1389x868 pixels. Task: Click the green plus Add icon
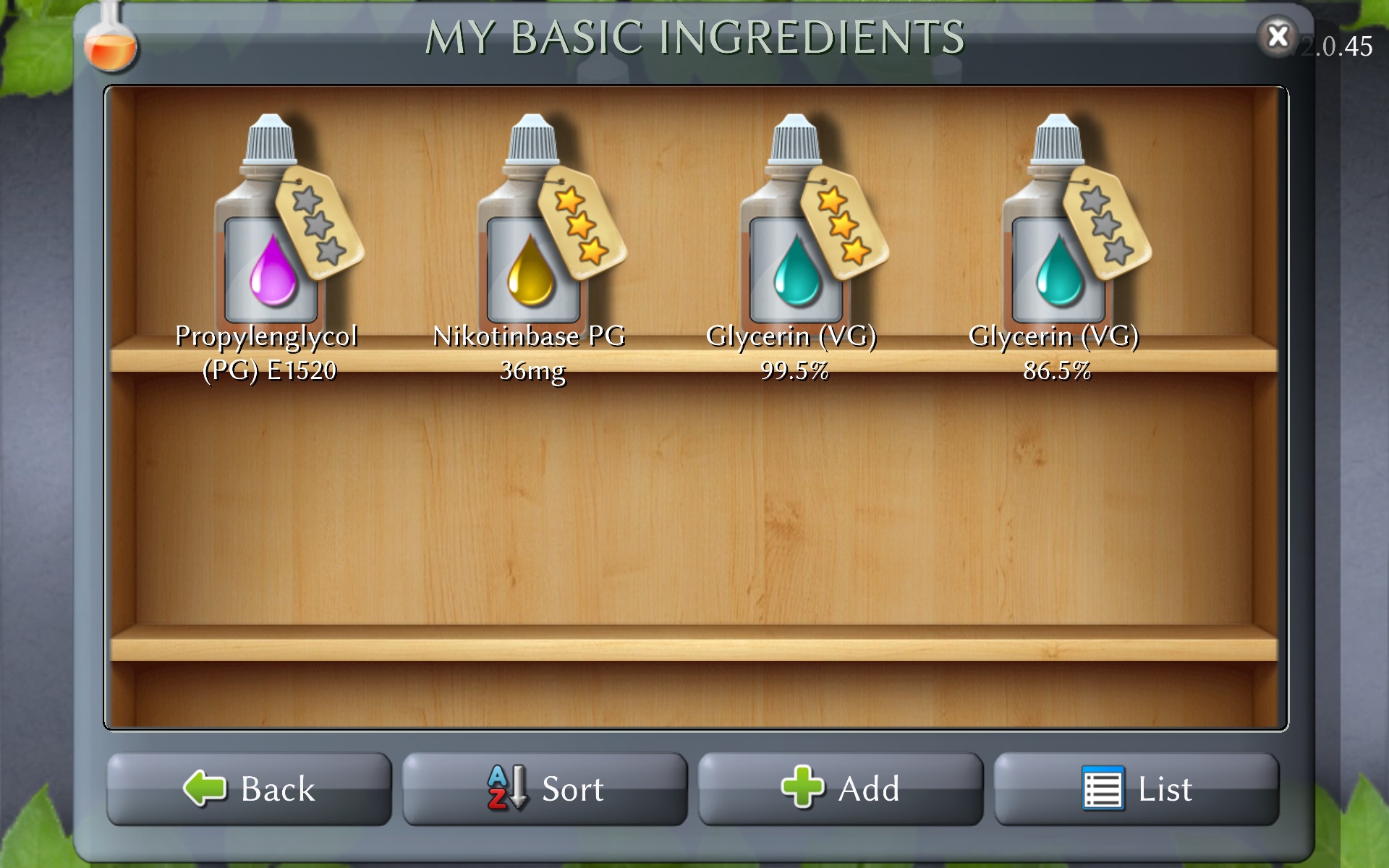tap(803, 788)
